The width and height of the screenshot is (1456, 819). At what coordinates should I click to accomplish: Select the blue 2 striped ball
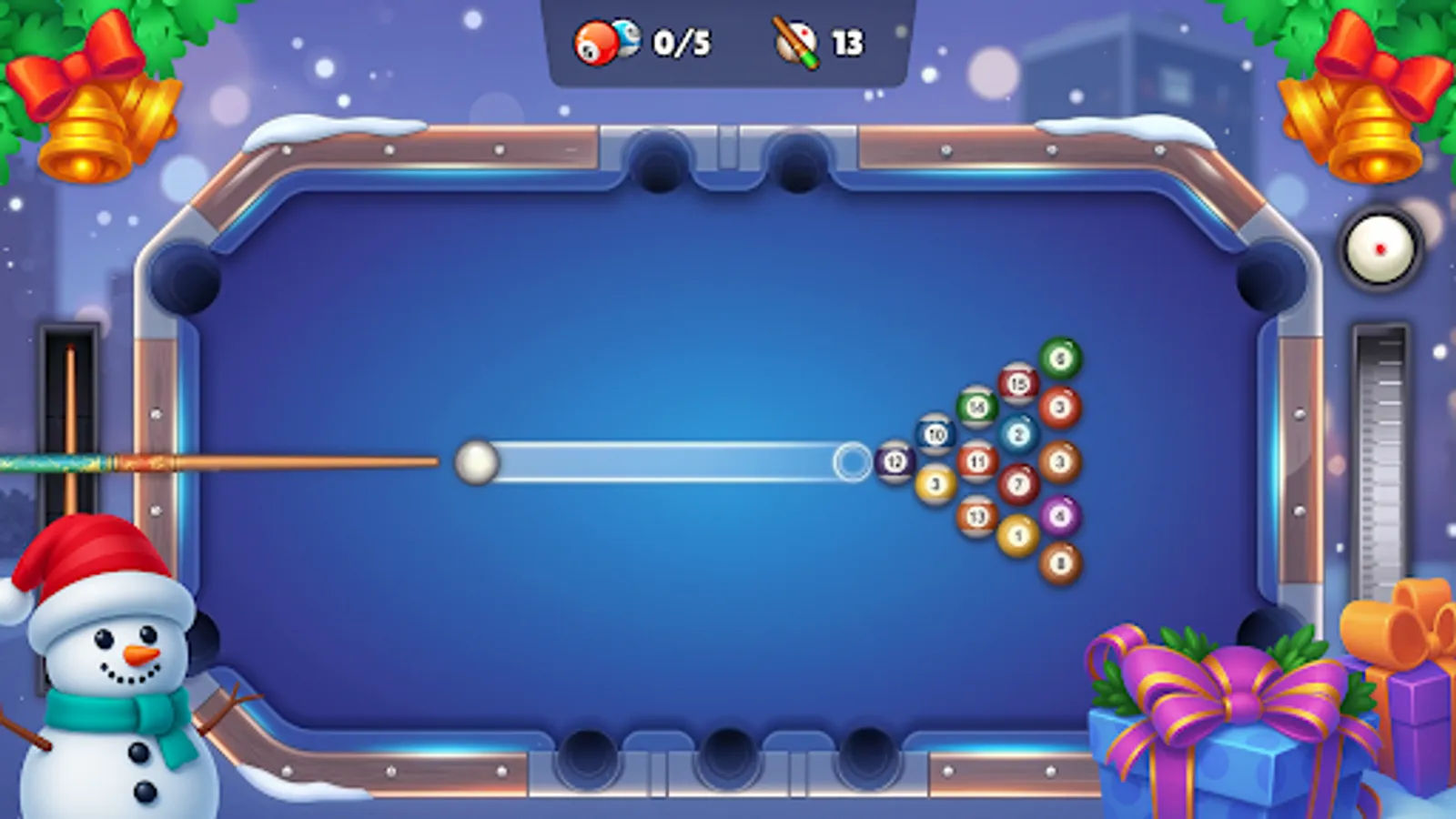click(1019, 433)
